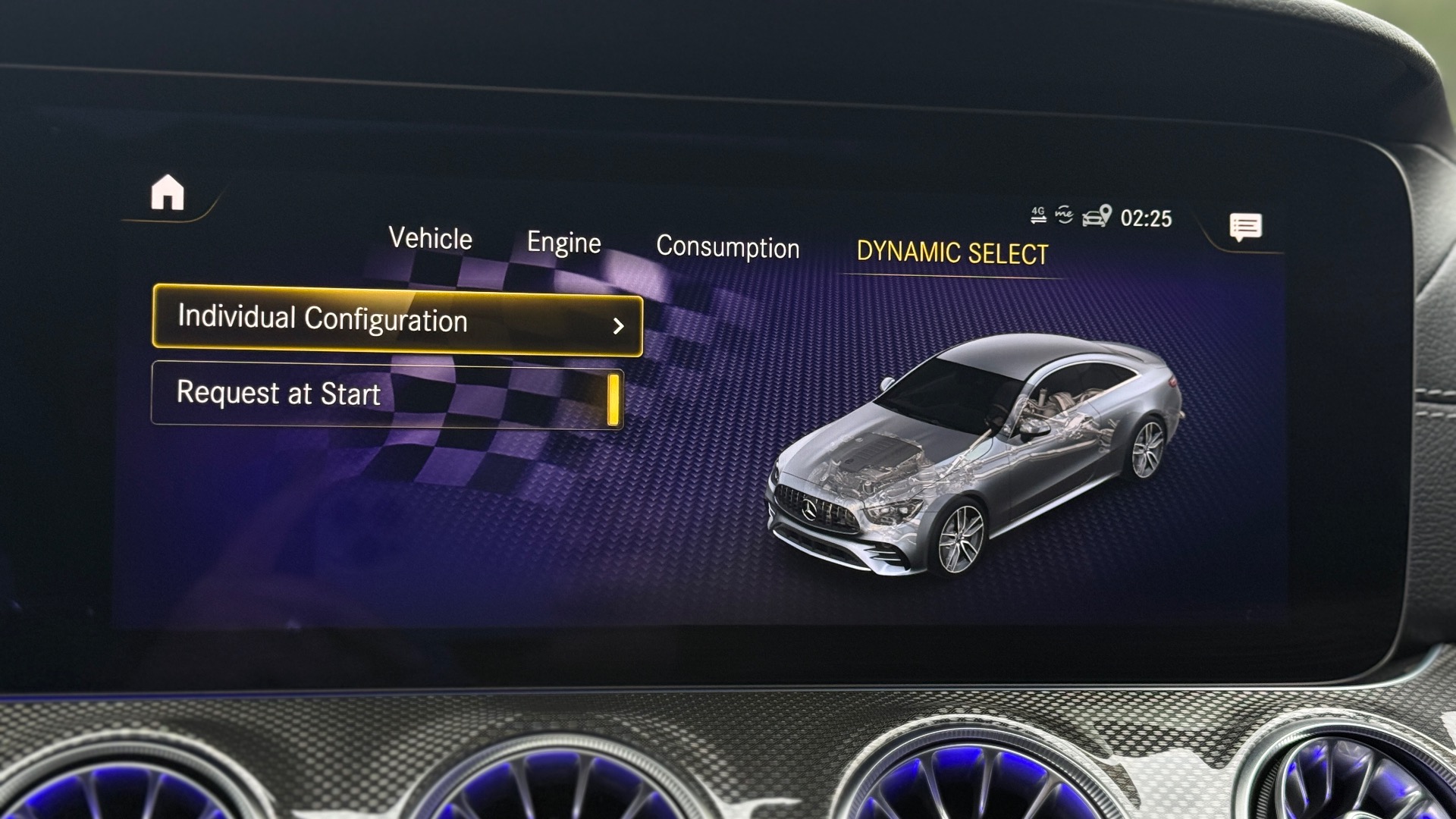Go to the Home screen icon
Image resolution: width=1456 pixels, height=819 pixels.
[x=168, y=193]
